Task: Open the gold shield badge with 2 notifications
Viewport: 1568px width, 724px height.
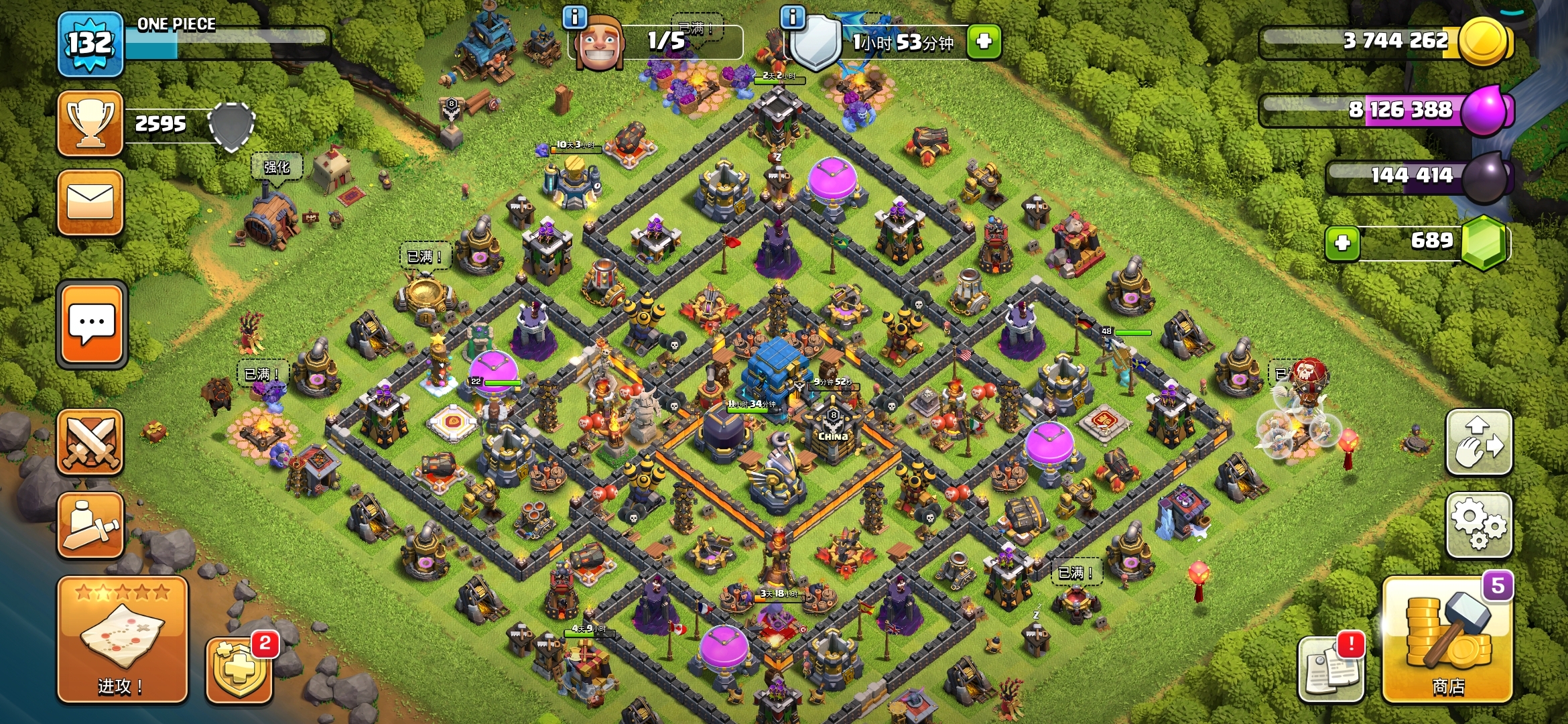Action: 239,669
